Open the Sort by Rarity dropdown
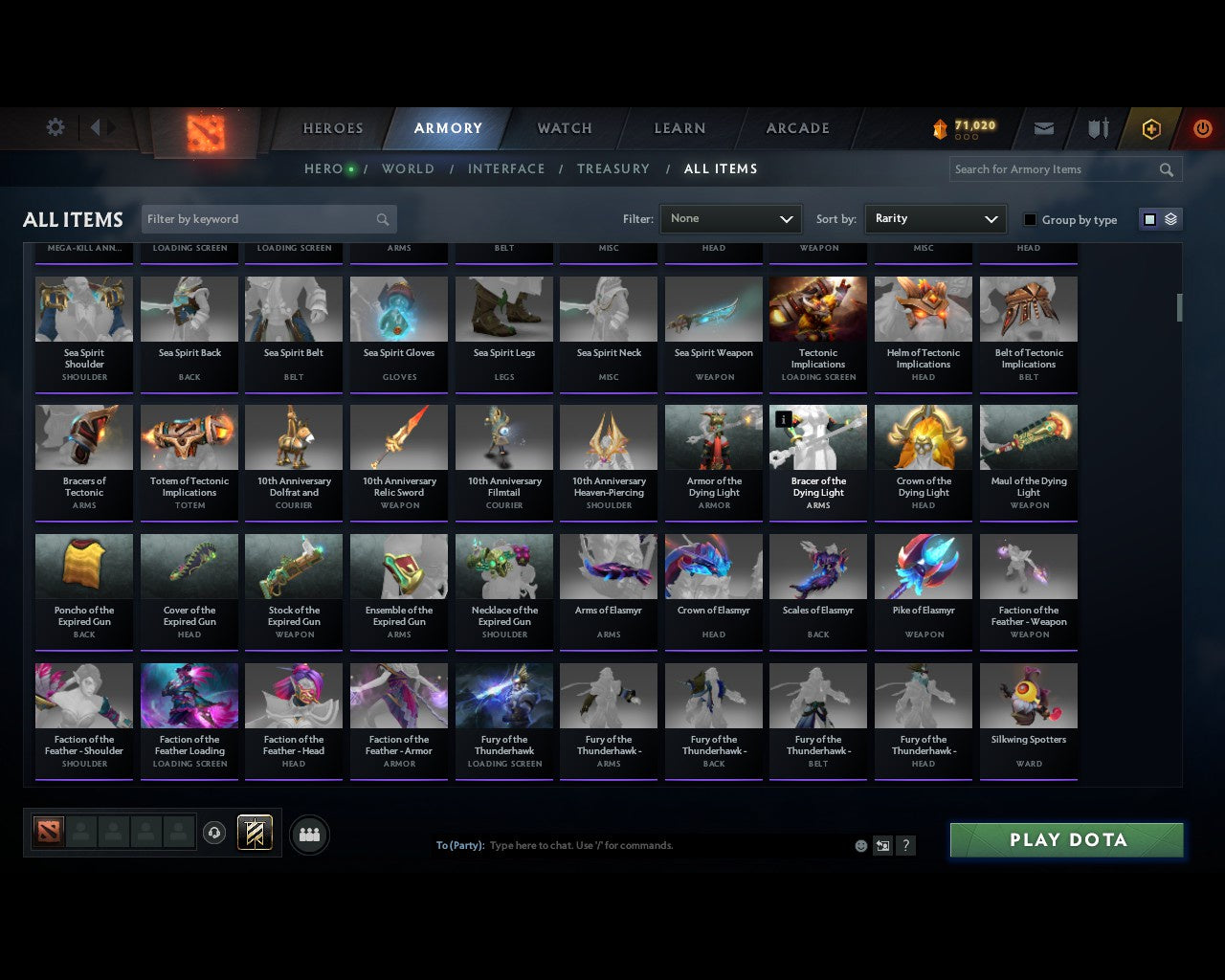The width and height of the screenshot is (1225, 980). point(935,218)
